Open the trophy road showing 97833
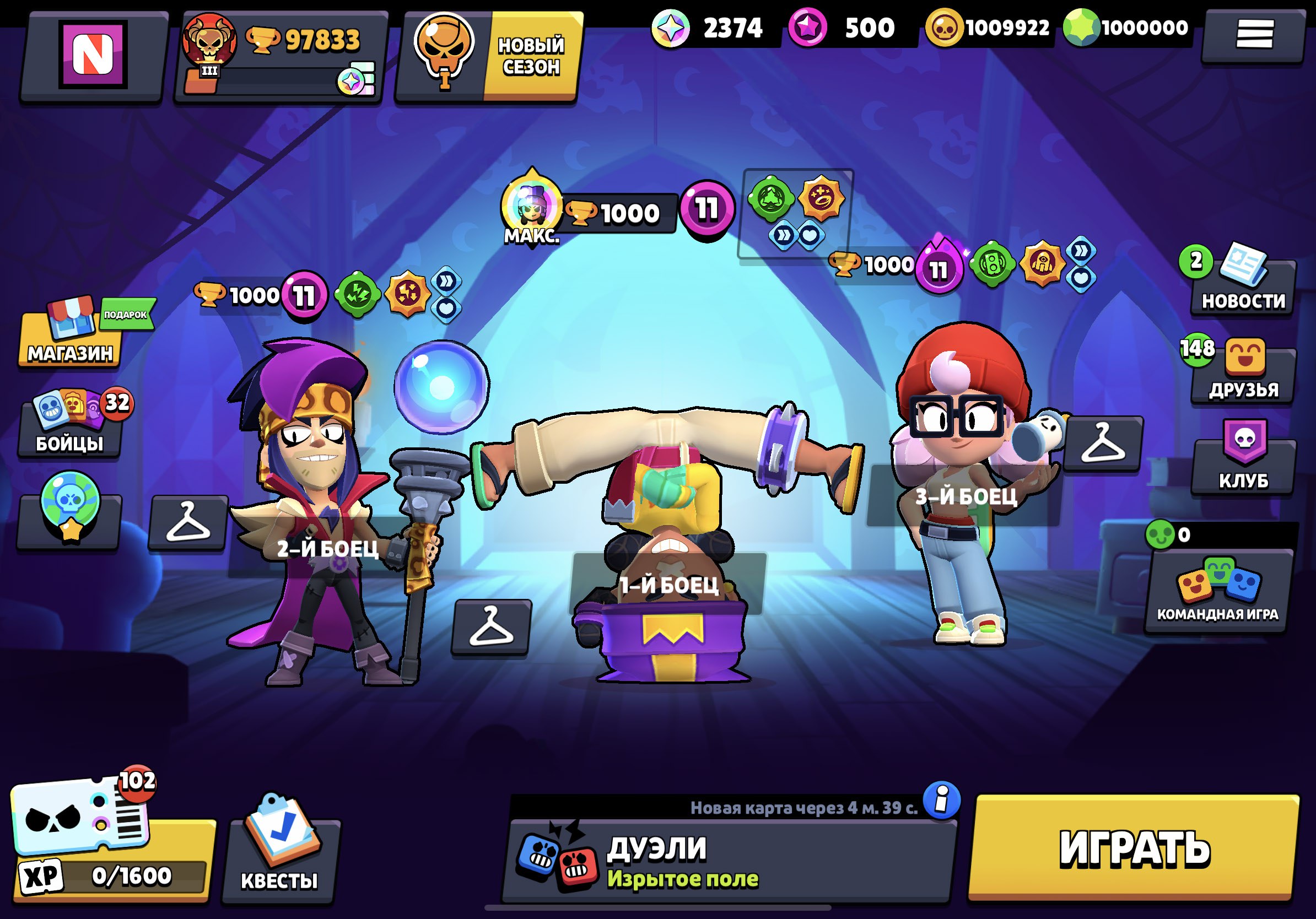1316x919 pixels. (281, 56)
